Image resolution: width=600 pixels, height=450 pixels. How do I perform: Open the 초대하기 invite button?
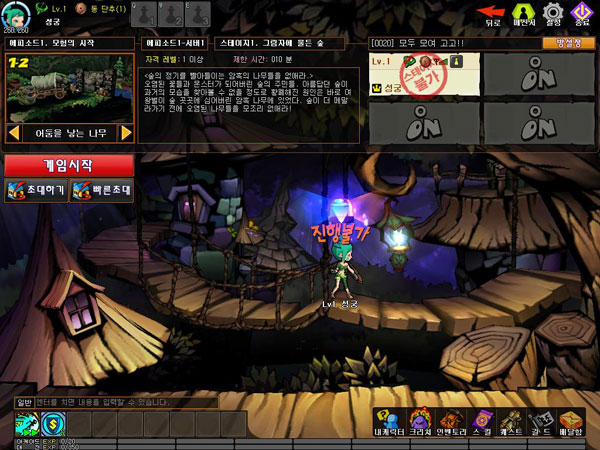click(x=36, y=190)
